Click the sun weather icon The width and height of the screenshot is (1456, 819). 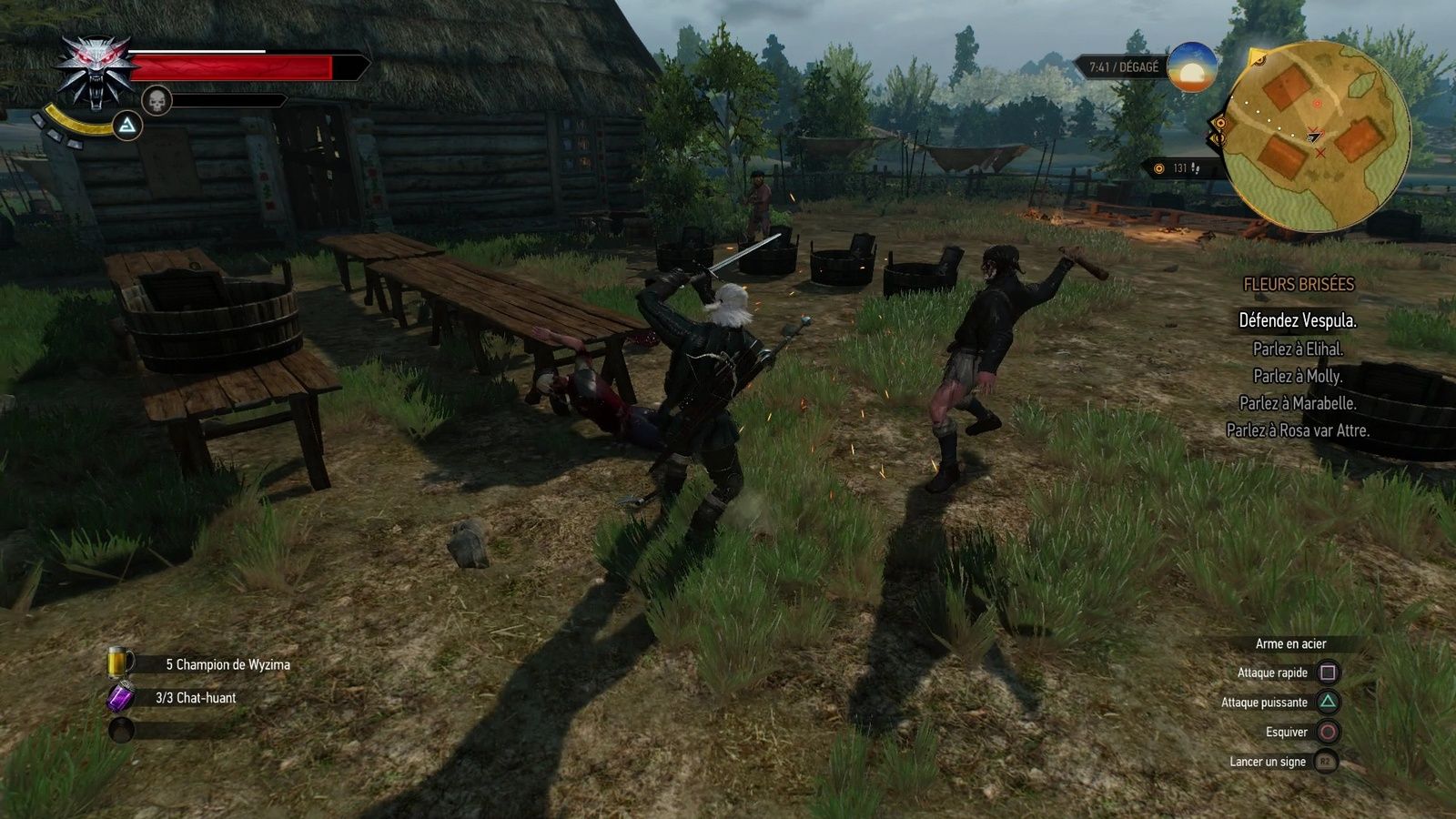(1192, 67)
